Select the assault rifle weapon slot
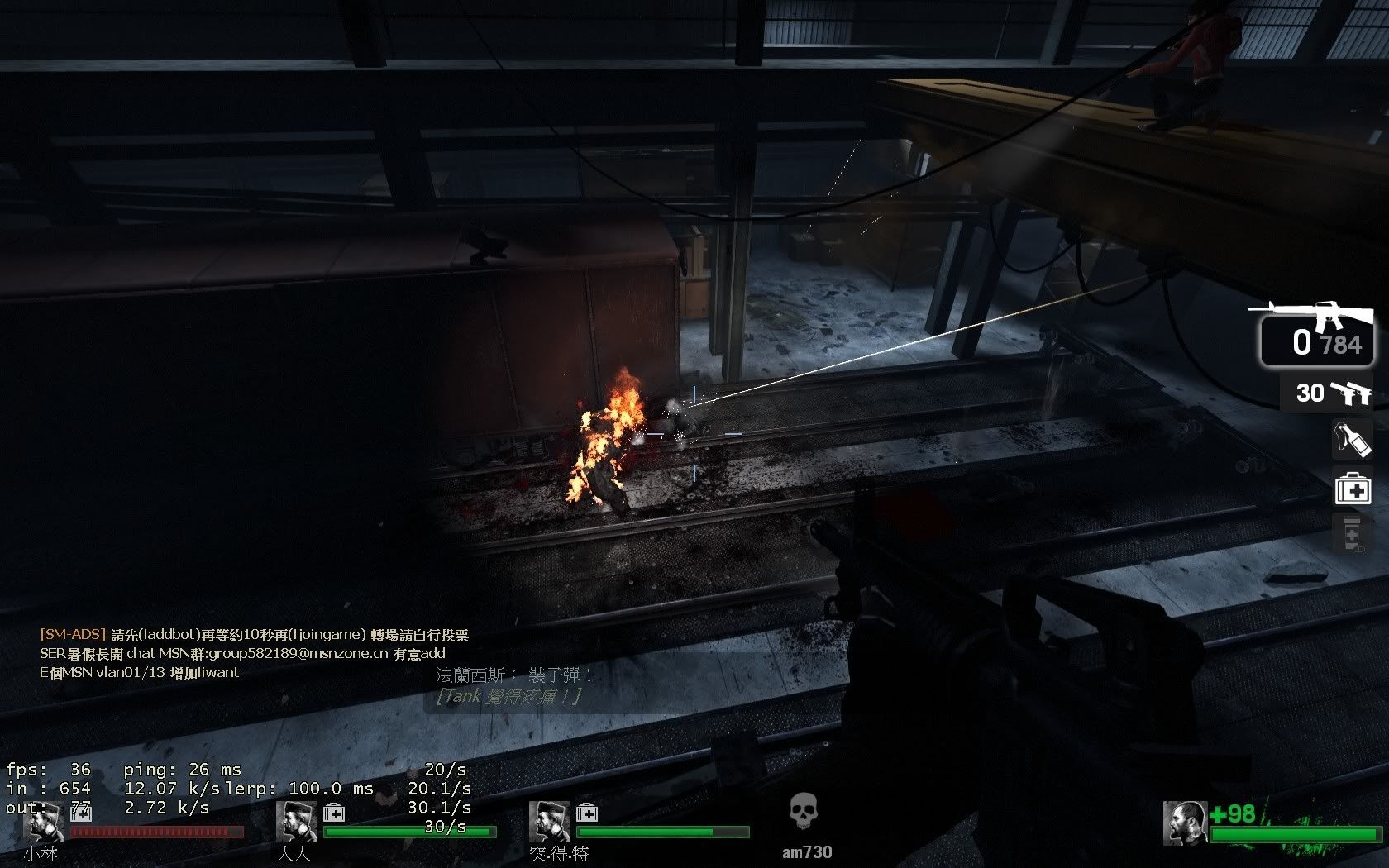The width and height of the screenshot is (1389, 868). pos(1315,335)
